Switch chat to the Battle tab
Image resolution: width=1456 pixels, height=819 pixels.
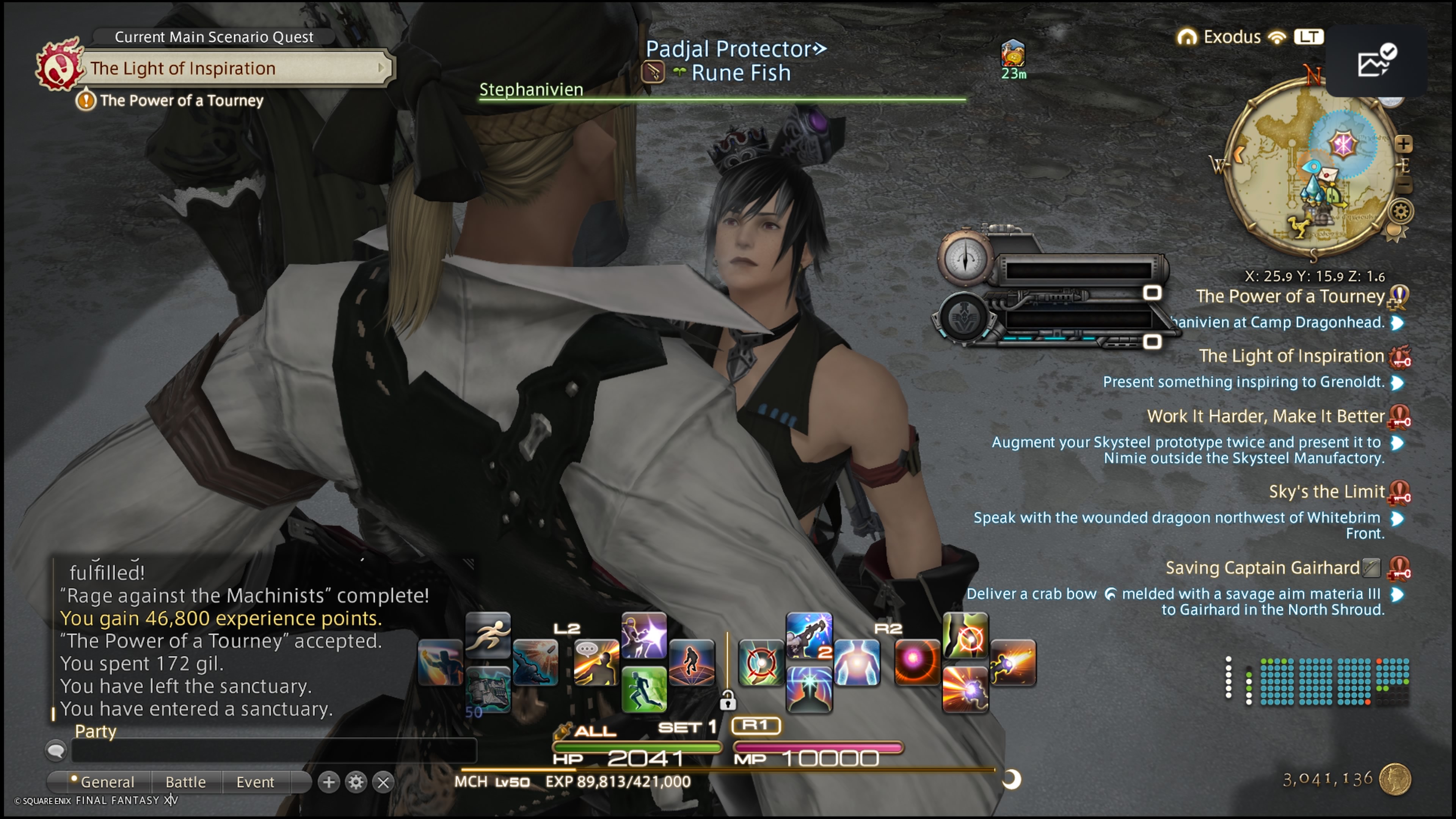(185, 782)
